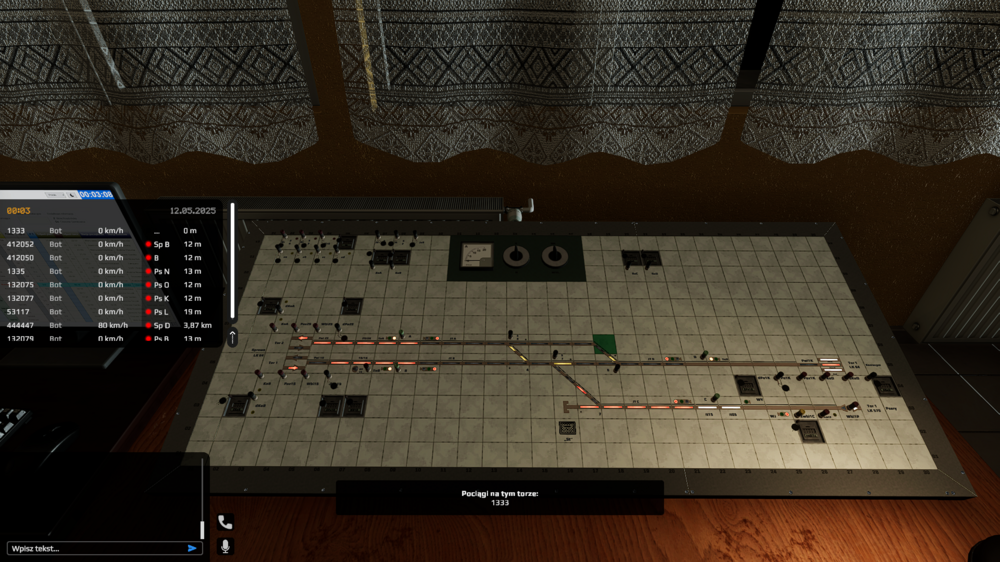Image resolution: width=1000 pixels, height=562 pixels.
Task: Select train 1333 in the train list
Action: click(21, 231)
